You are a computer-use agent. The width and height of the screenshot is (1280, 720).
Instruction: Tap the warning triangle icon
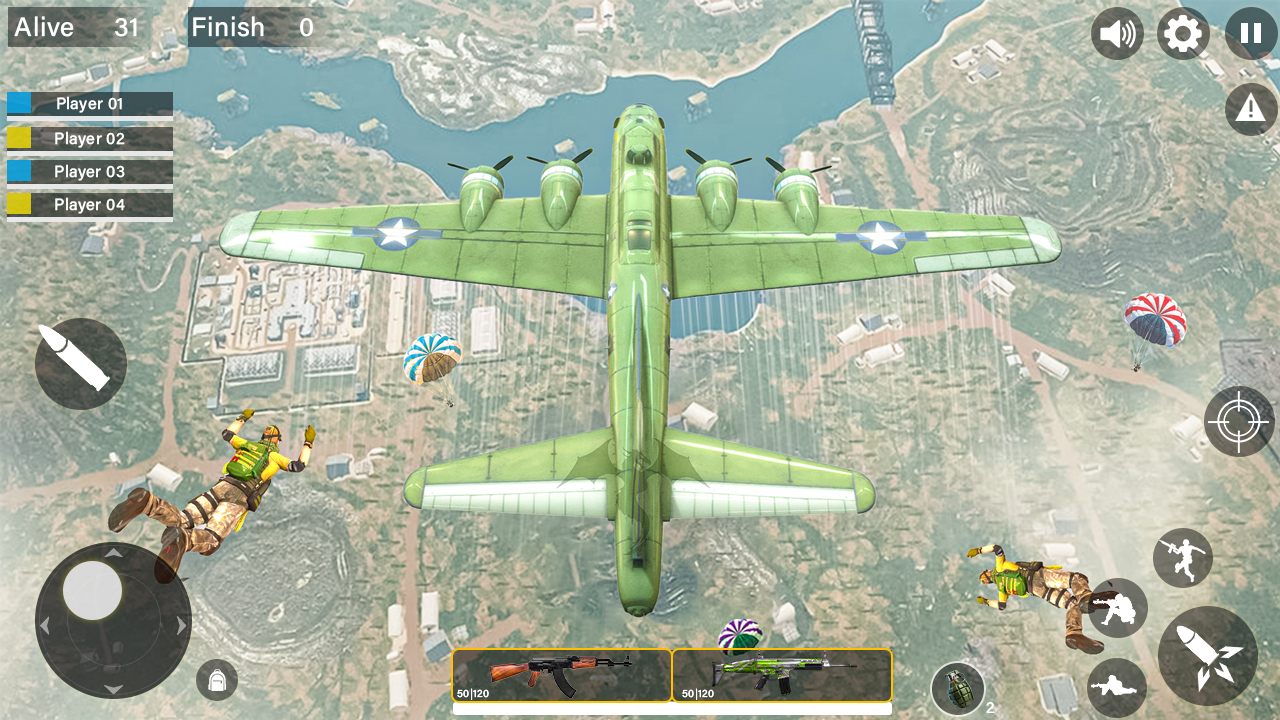pos(1250,109)
